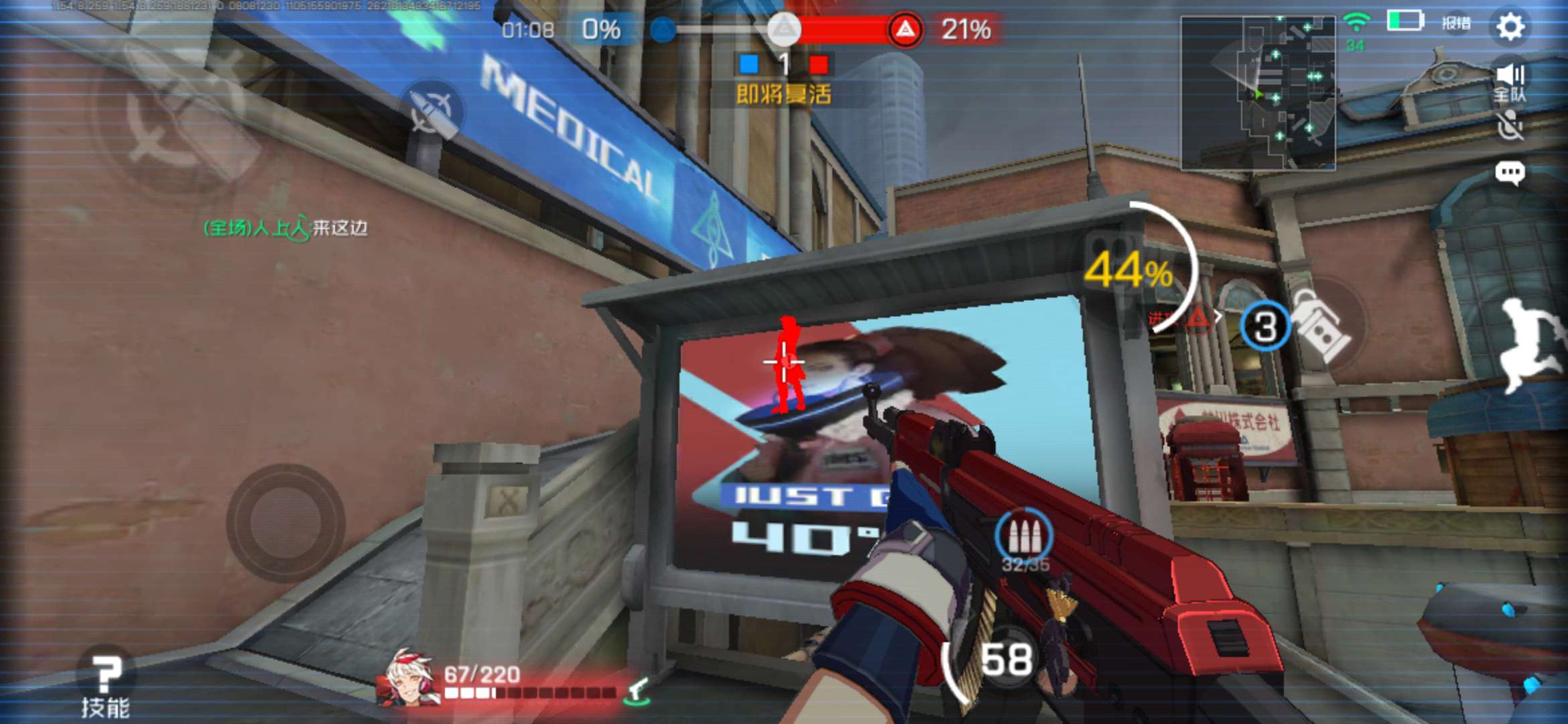Open the chat speech bubble

1510,173
